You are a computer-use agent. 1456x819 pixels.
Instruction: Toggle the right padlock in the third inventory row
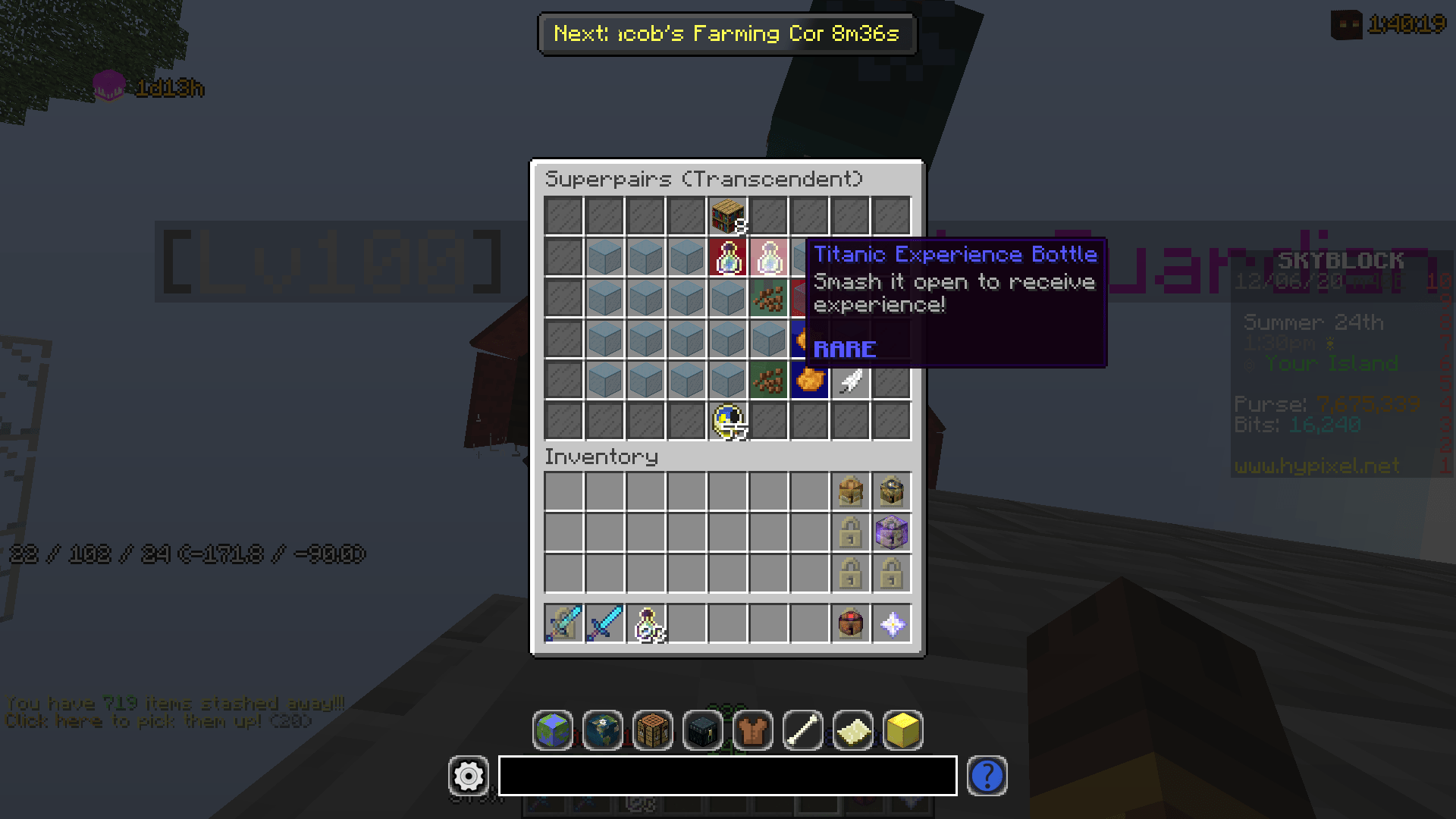tap(892, 573)
